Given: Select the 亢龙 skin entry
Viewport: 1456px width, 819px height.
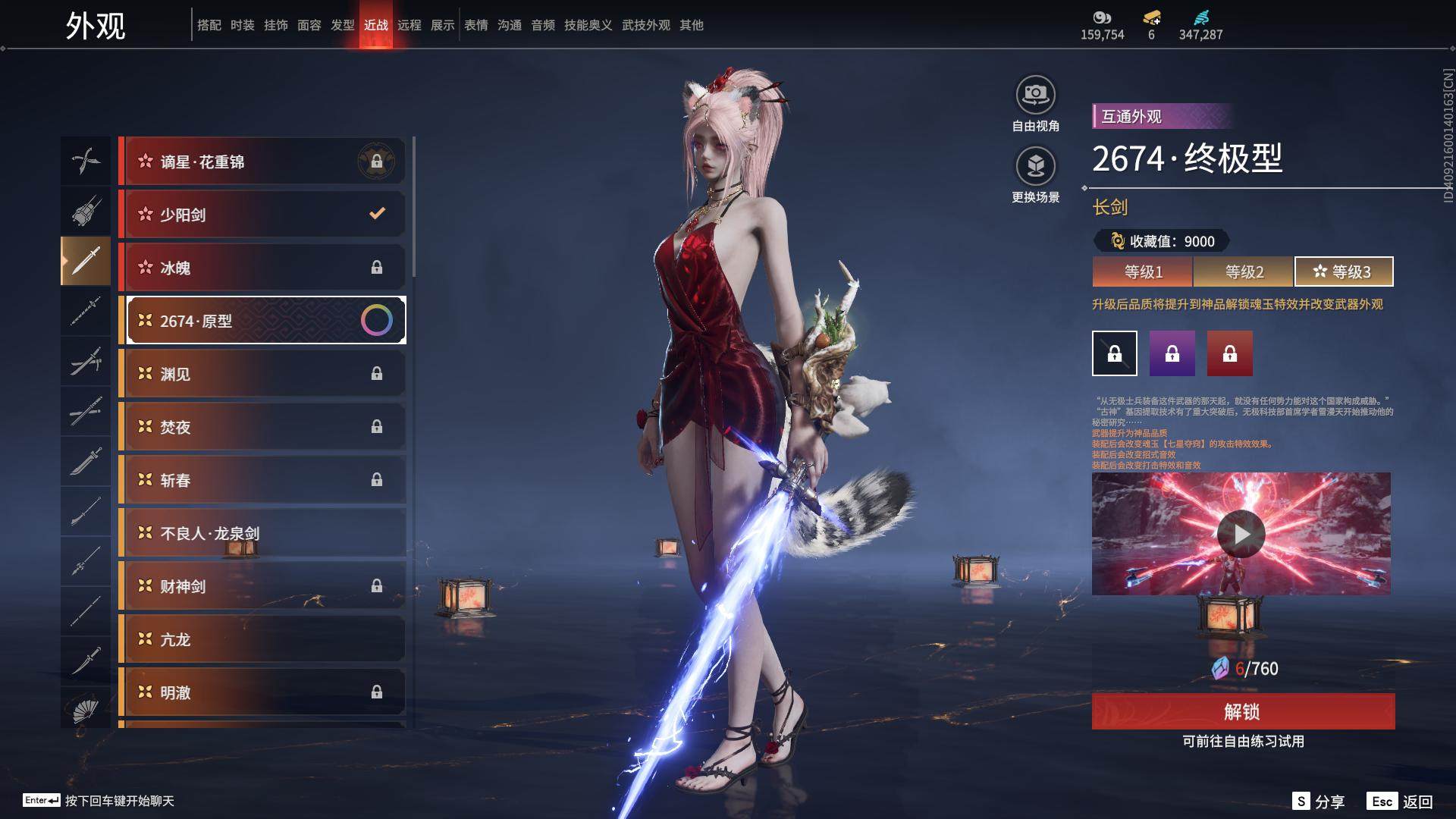Looking at the screenshot, I should pyautogui.click(x=262, y=639).
